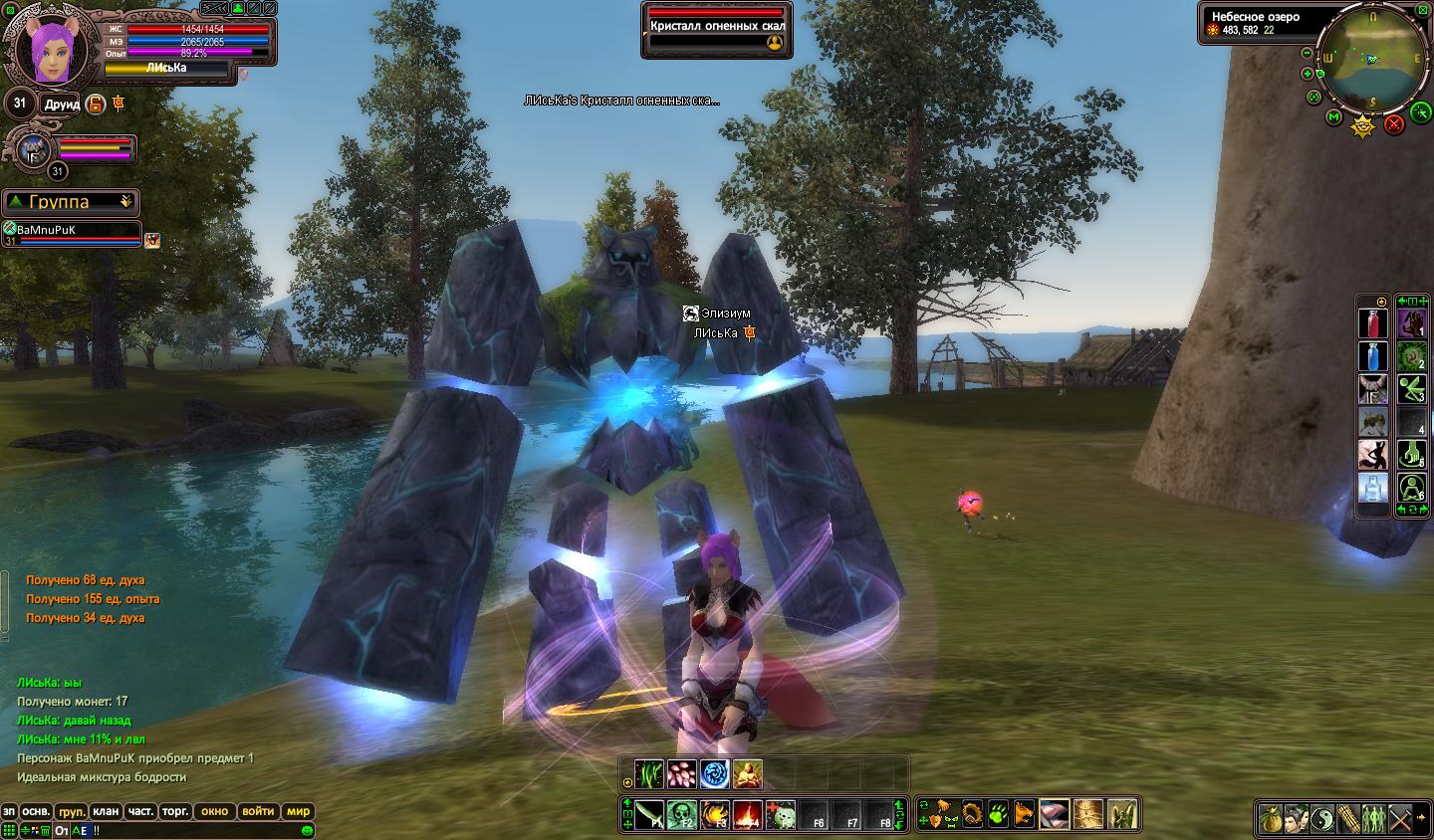Use the red health potion slot
Viewport: 1434px width, 840px height.
[1373, 323]
